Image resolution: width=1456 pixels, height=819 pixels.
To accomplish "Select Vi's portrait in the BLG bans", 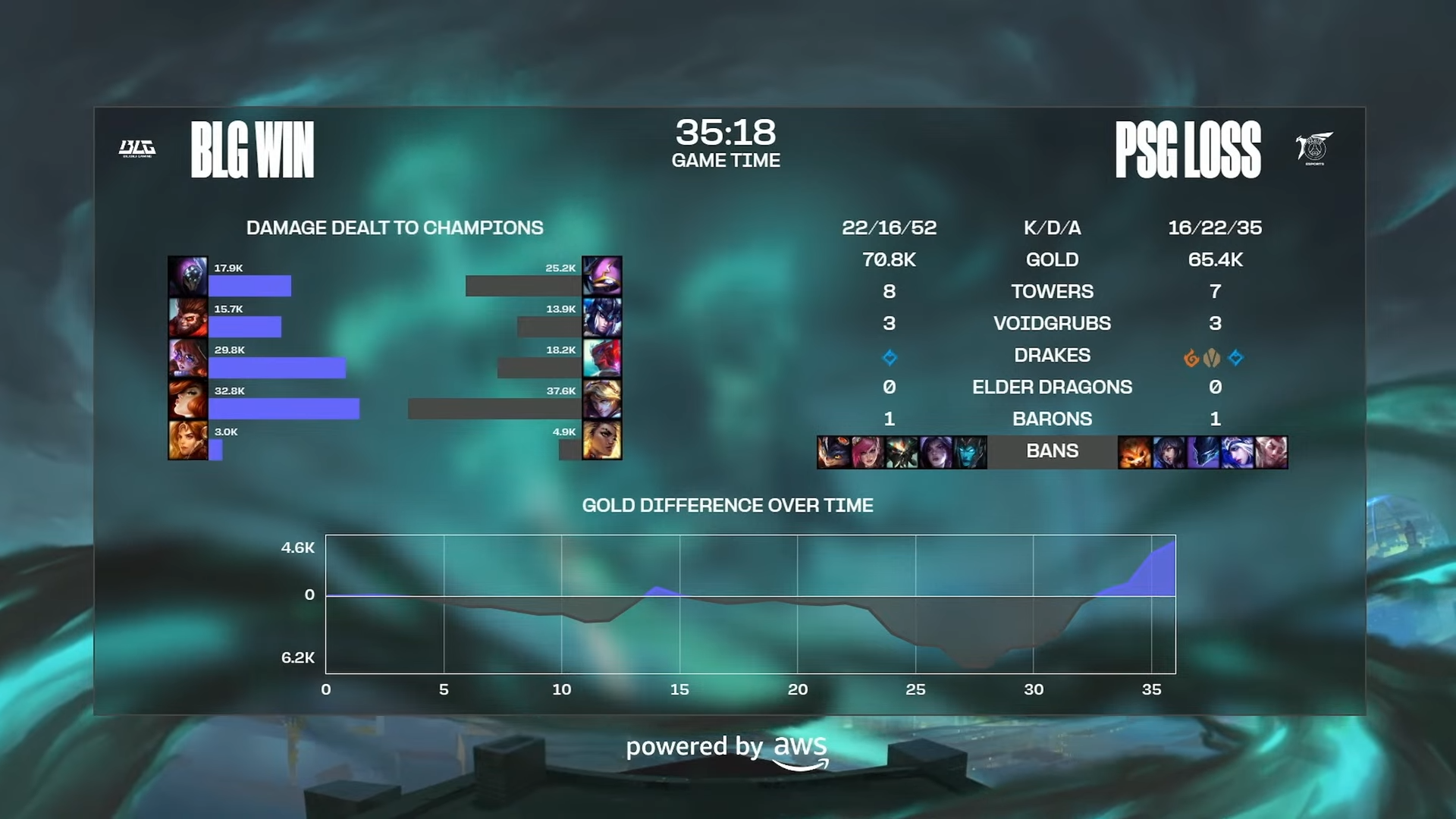I will pos(868,452).
